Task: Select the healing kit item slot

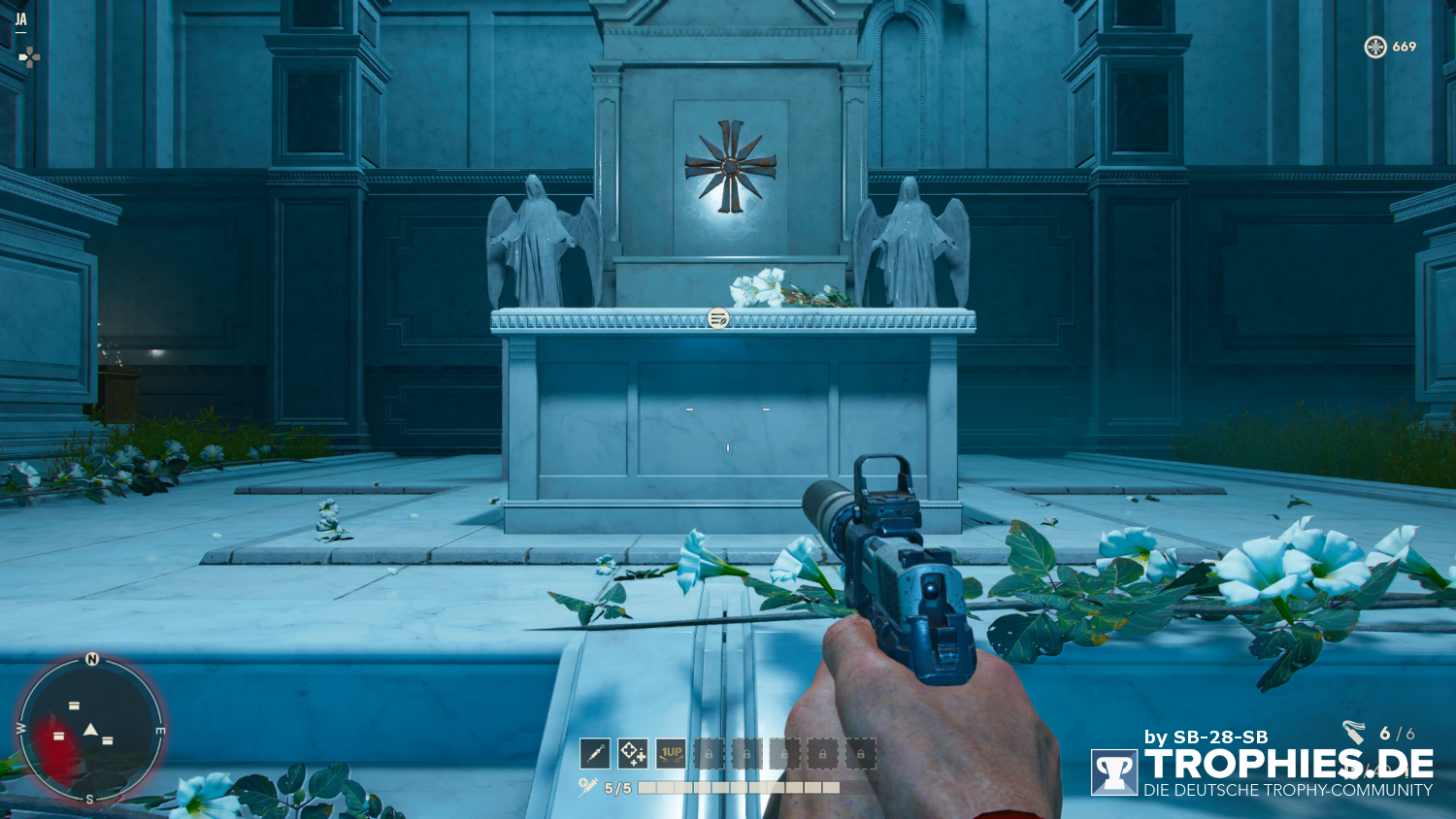Action: (631, 753)
